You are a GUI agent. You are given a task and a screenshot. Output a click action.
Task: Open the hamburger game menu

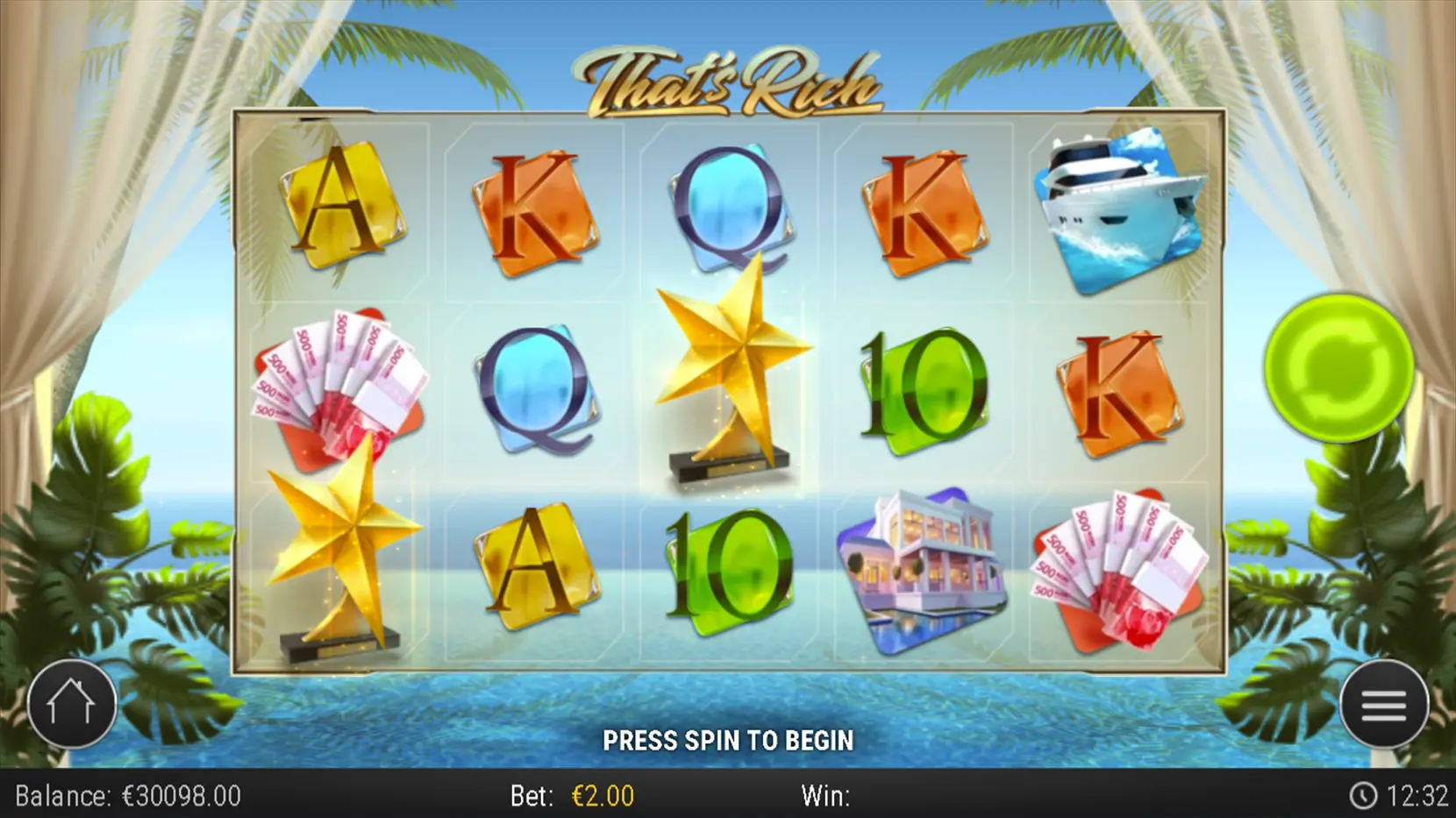(1382, 703)
